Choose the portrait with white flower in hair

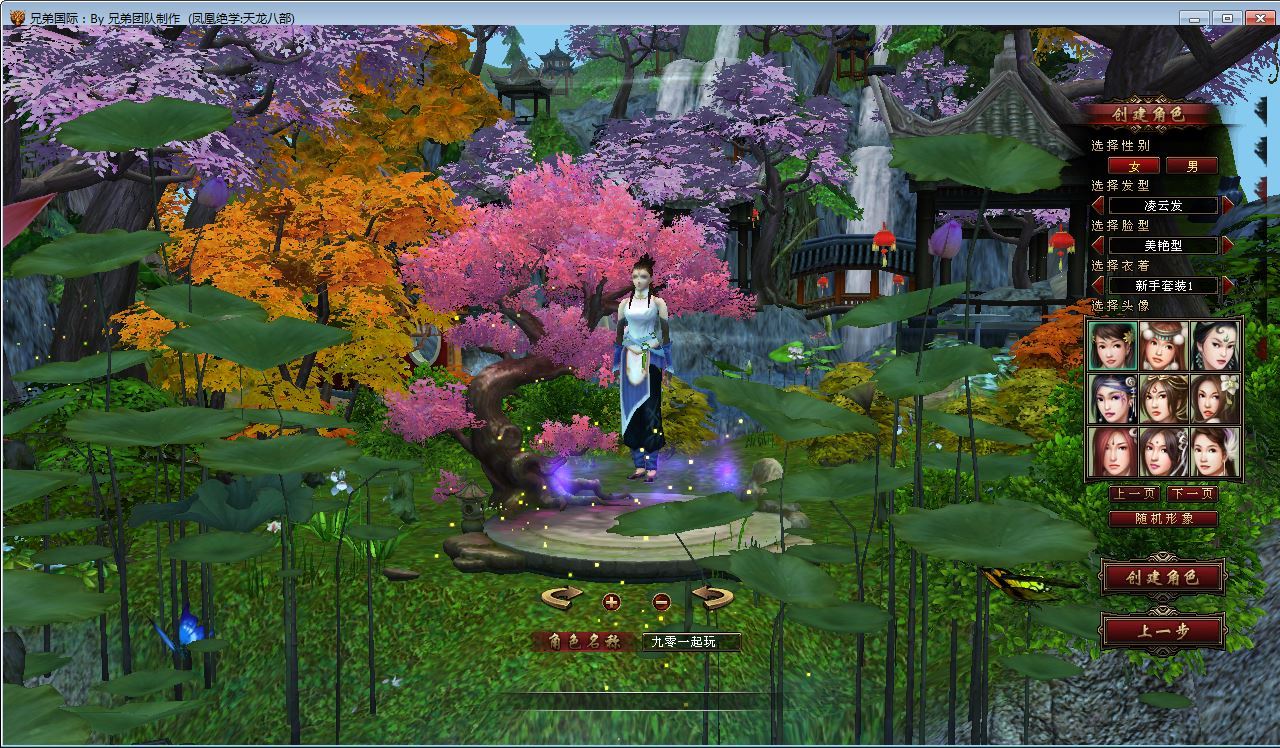click(x=1215, y=399)
